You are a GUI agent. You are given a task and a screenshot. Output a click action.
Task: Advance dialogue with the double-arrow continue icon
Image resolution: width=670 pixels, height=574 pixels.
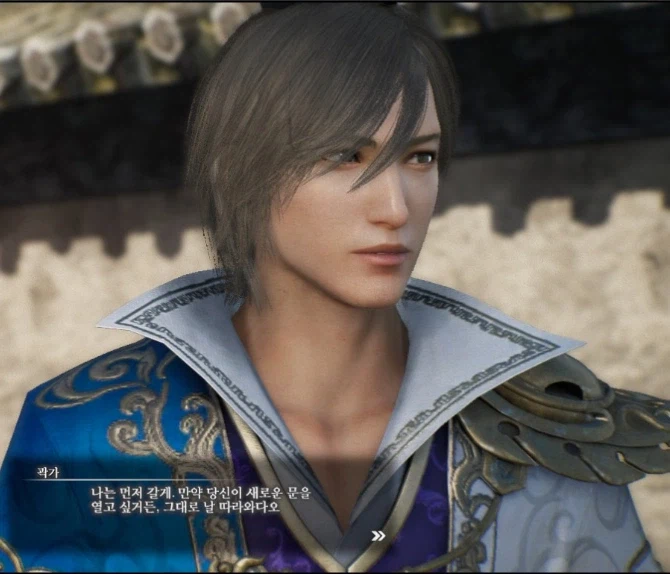pos(378,536)
